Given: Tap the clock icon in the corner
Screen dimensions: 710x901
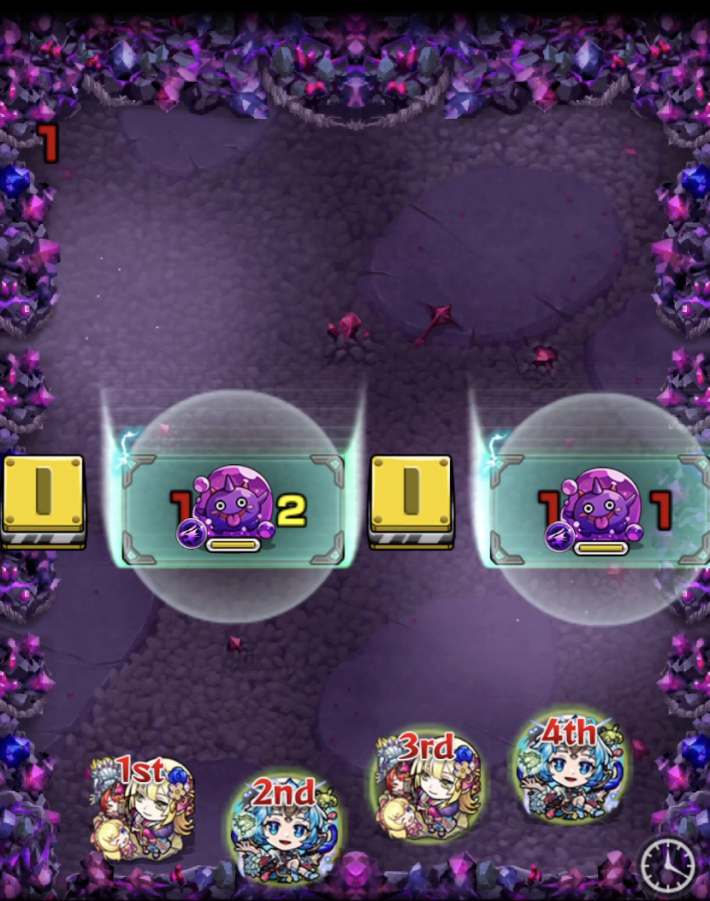Looking at the screenshot, I should click(668, 866).
